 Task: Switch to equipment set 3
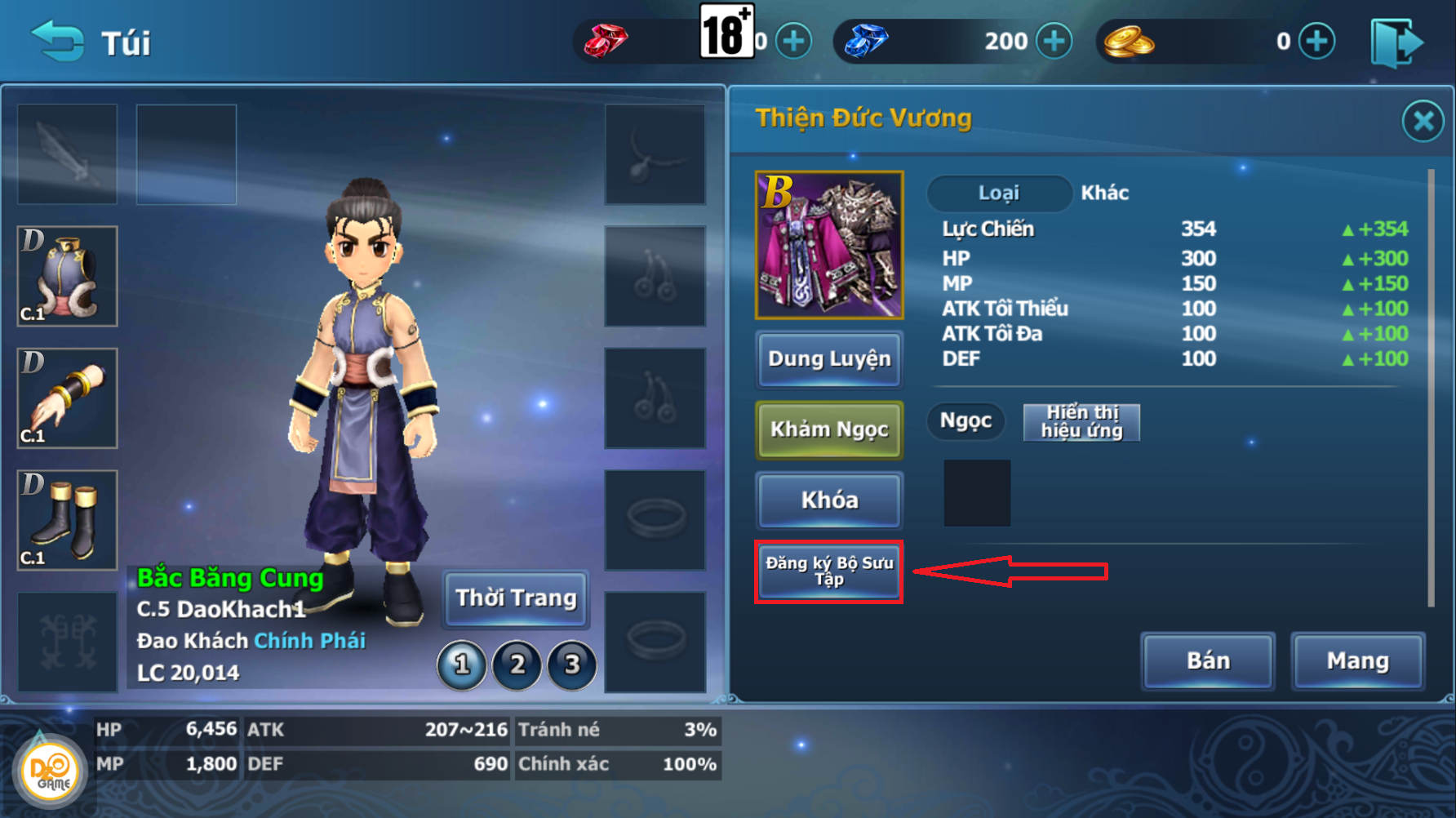pos(572,665)
